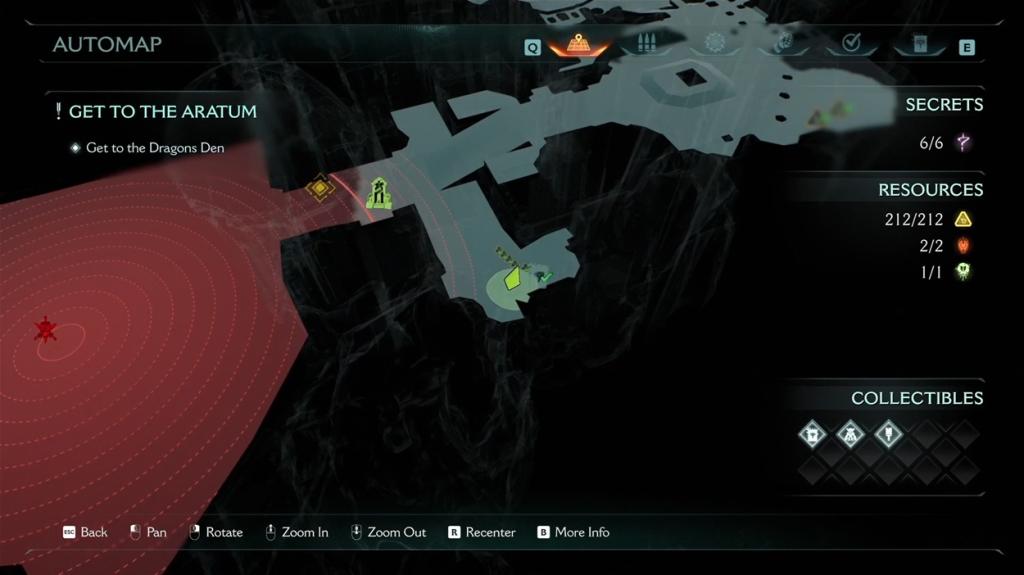Choose the second collectible diamond icon

(850, 434)
